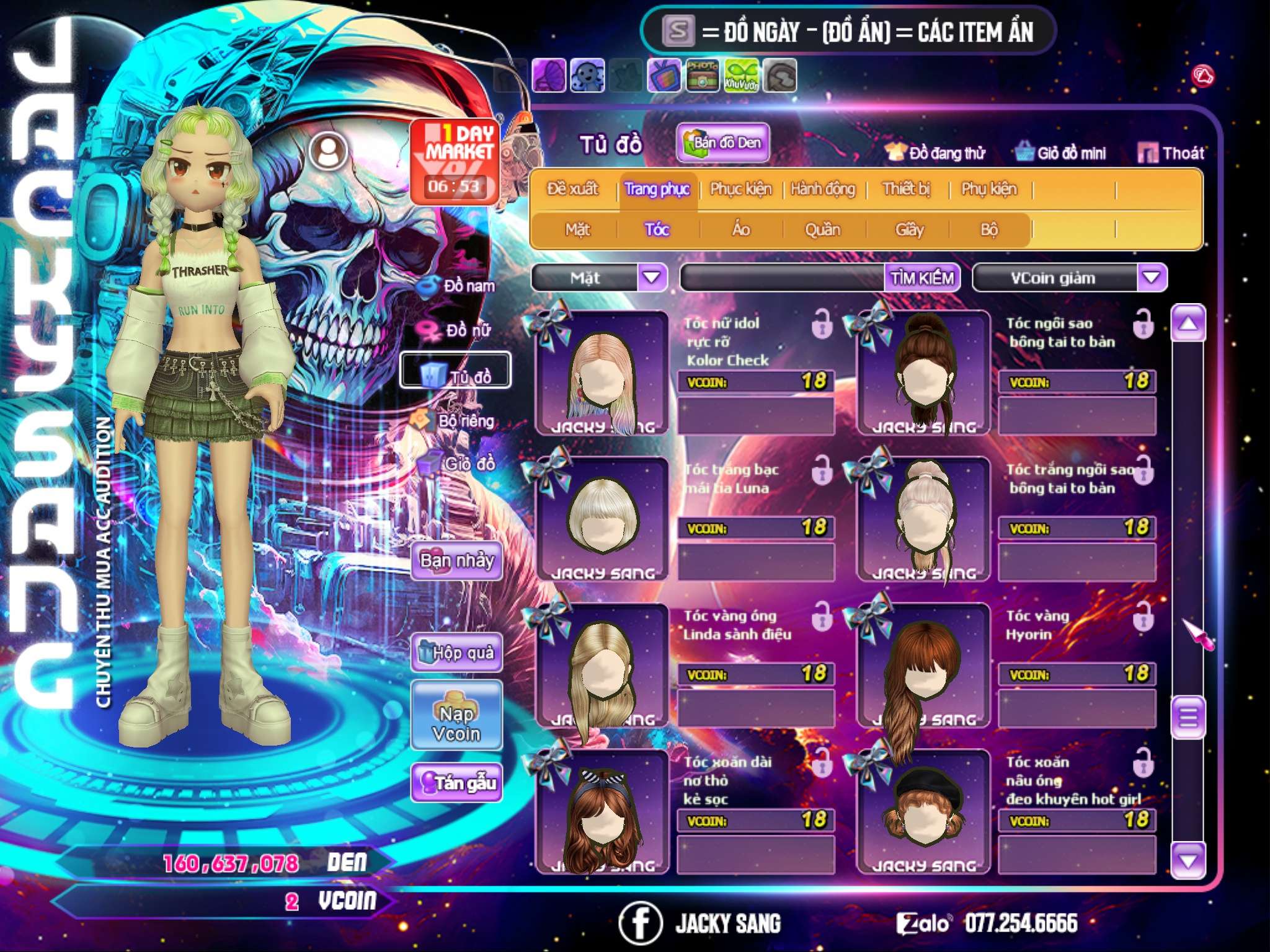Viewport: 1270px width, 952px height.
Task: Exit with the Thoát button
Action: click(1171, 153)
